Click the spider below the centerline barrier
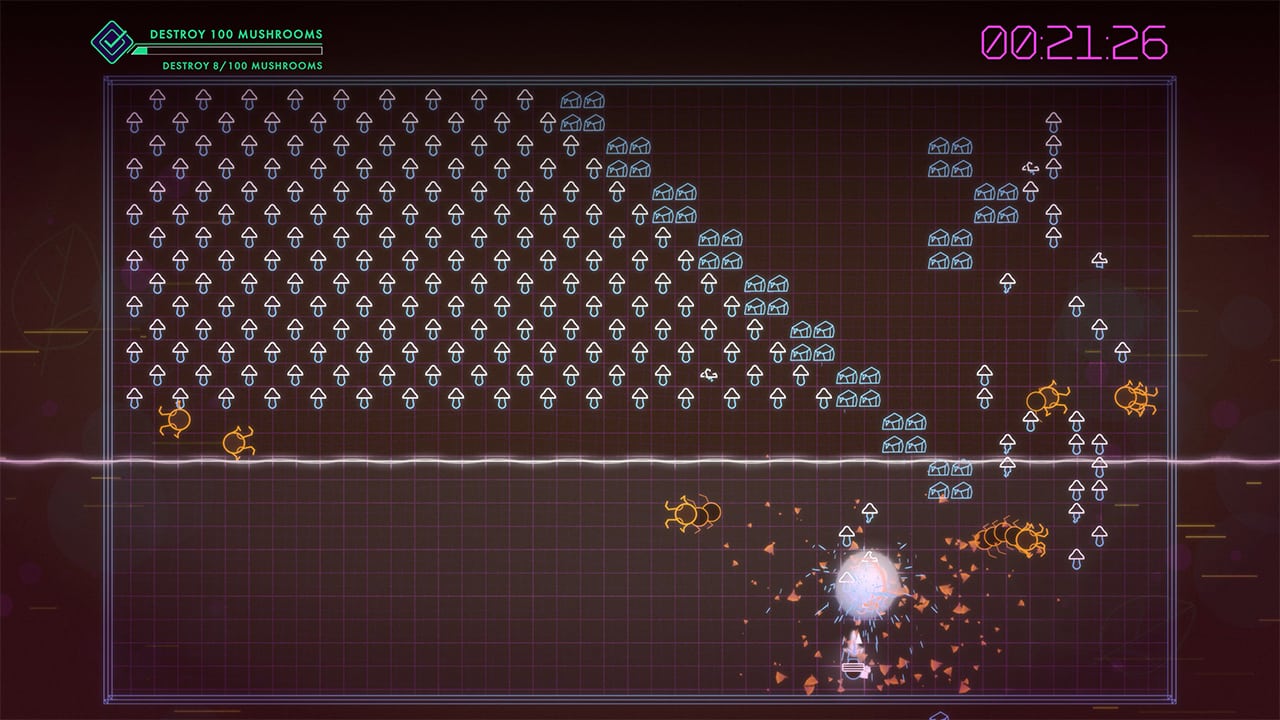This screenshot has width=1280, height=720. click(x=688, y=511)
